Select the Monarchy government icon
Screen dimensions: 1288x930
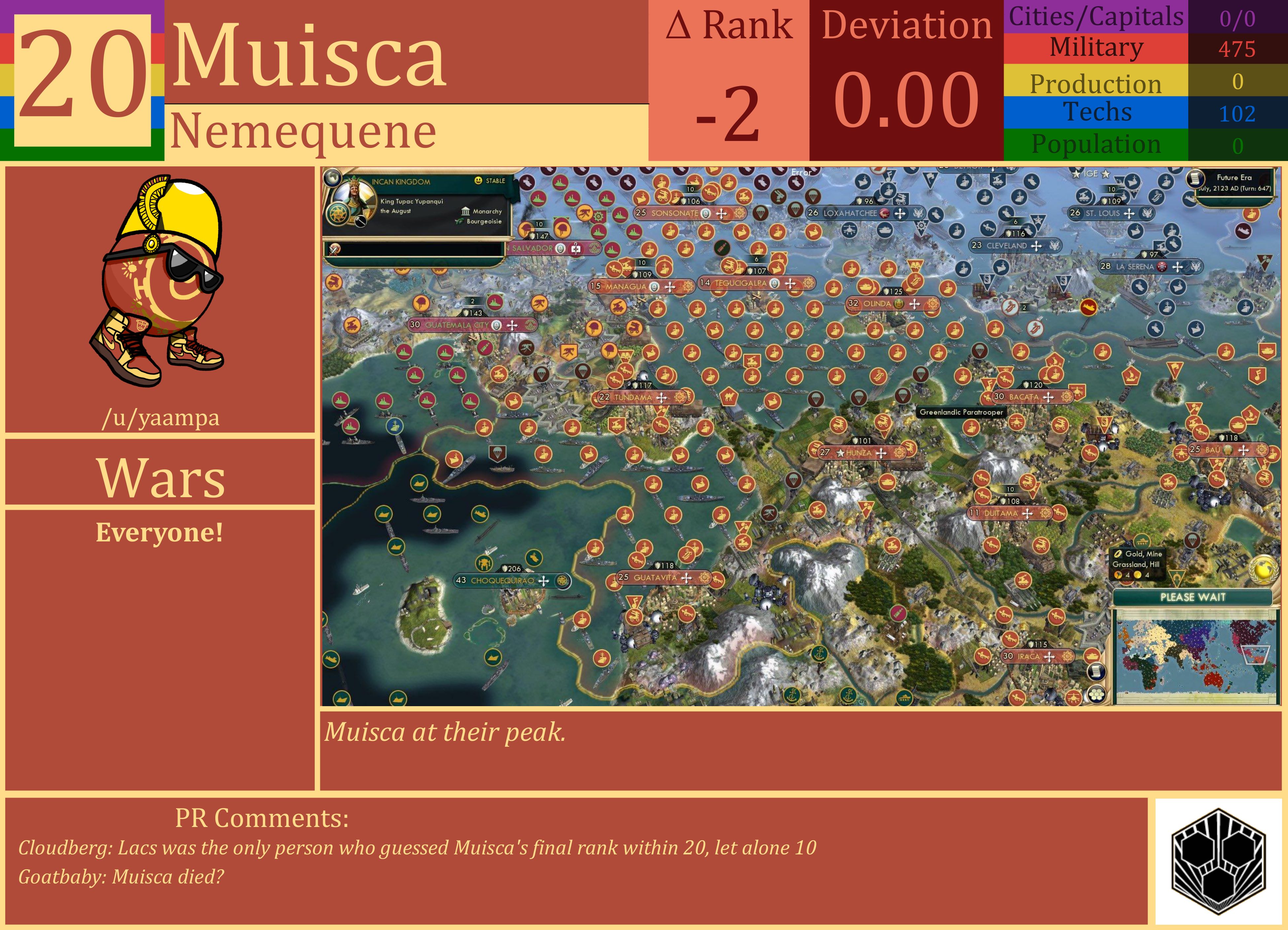pos(466,212)
